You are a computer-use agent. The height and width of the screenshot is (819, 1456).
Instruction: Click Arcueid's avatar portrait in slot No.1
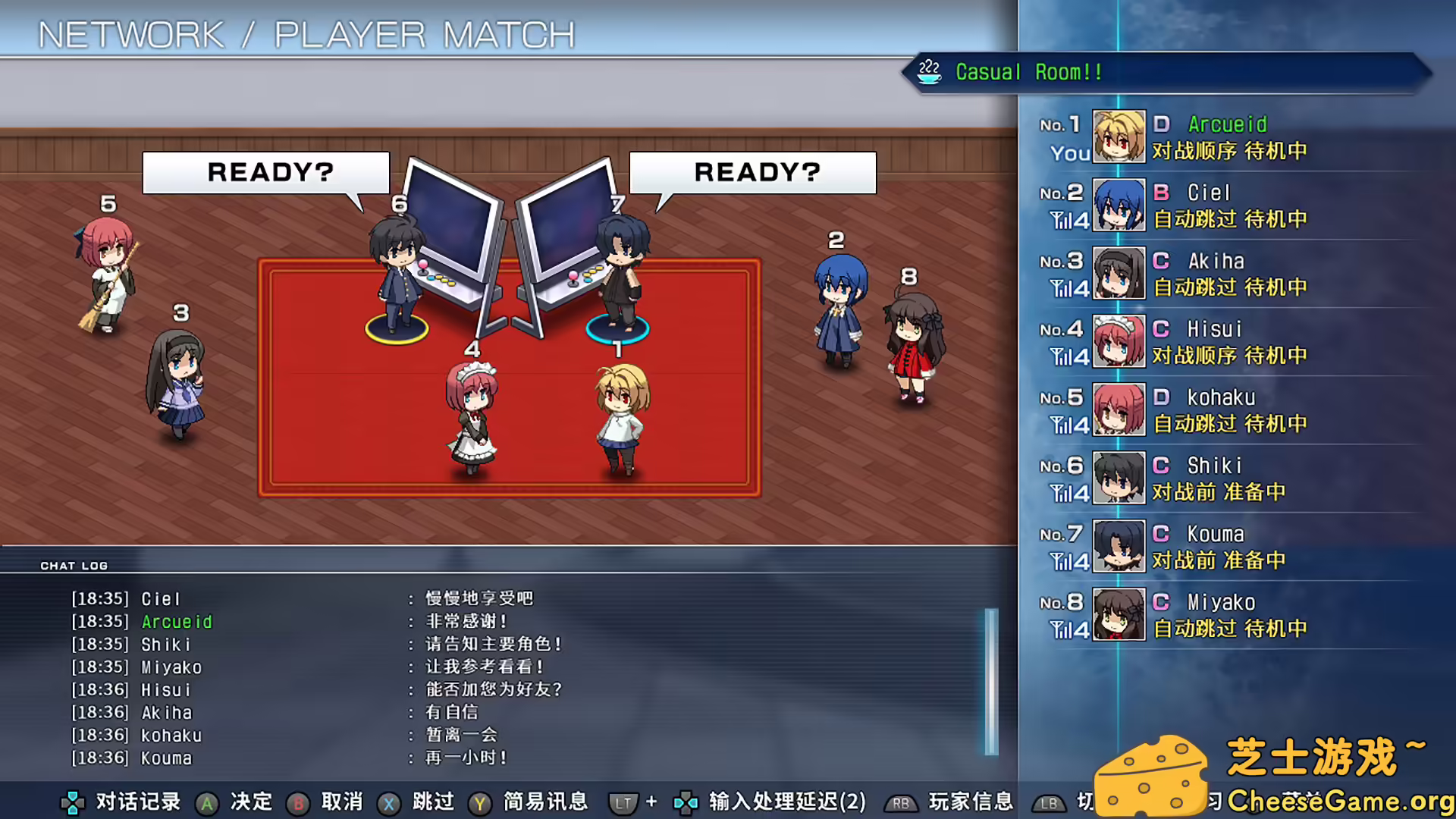pyautogui.click(x=1118, y=137)
